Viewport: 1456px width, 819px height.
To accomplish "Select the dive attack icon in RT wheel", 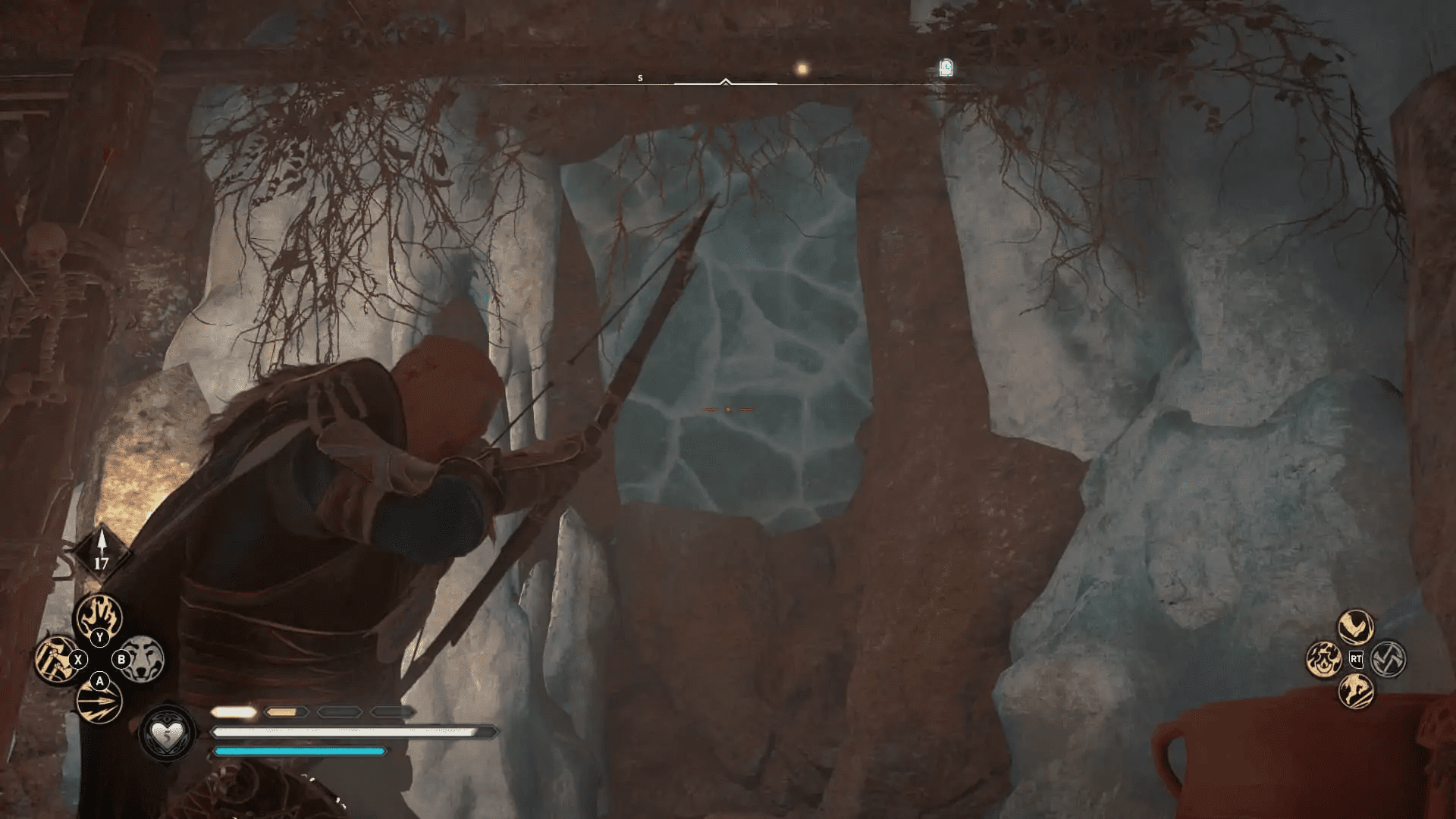I will [1355, 626].
